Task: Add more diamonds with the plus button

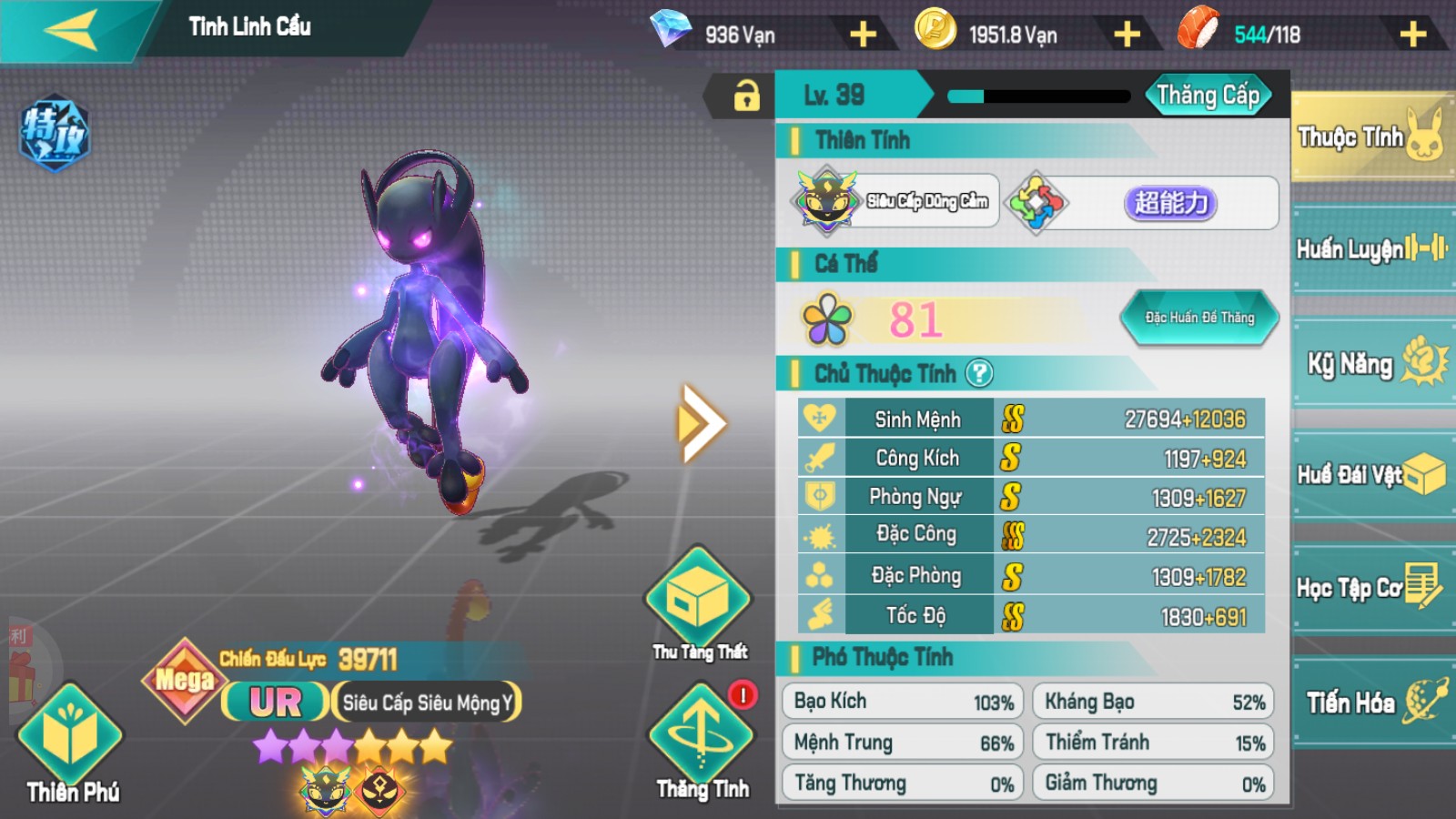Action: (x=863, y=35)
